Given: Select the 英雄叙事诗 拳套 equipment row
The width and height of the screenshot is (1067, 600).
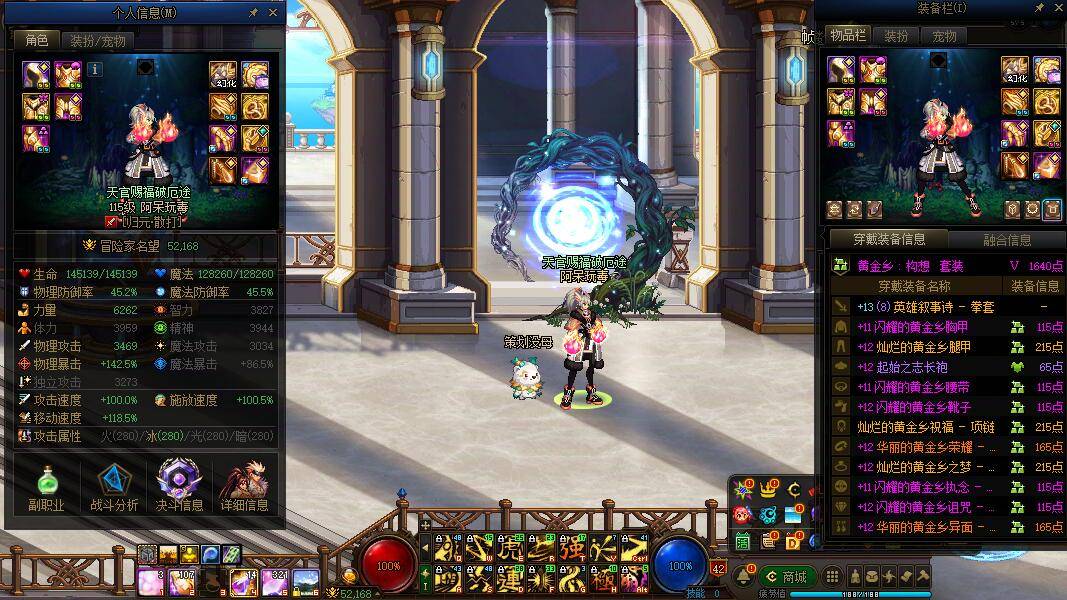Looking at the screenshot, I should pyautogui.click(x=930, y=307).
